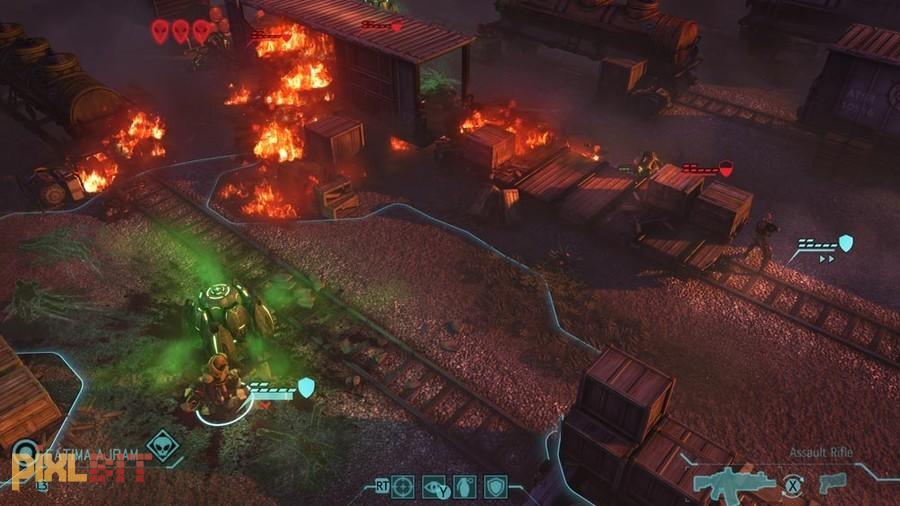Activate the Hunker Down shield ability
Screen dimensions: 900x506
(495, 487)
